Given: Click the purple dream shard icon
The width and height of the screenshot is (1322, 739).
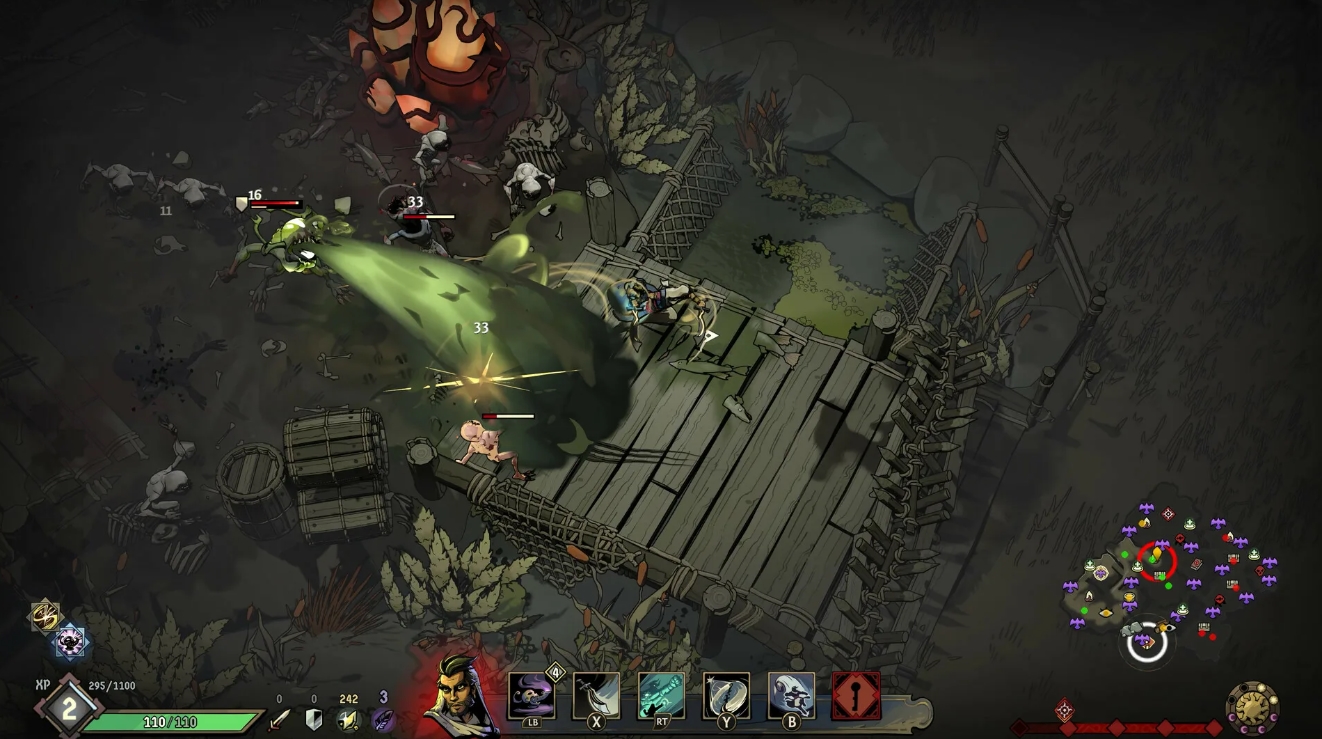Looking at the screenshot, I should point(384,721).
